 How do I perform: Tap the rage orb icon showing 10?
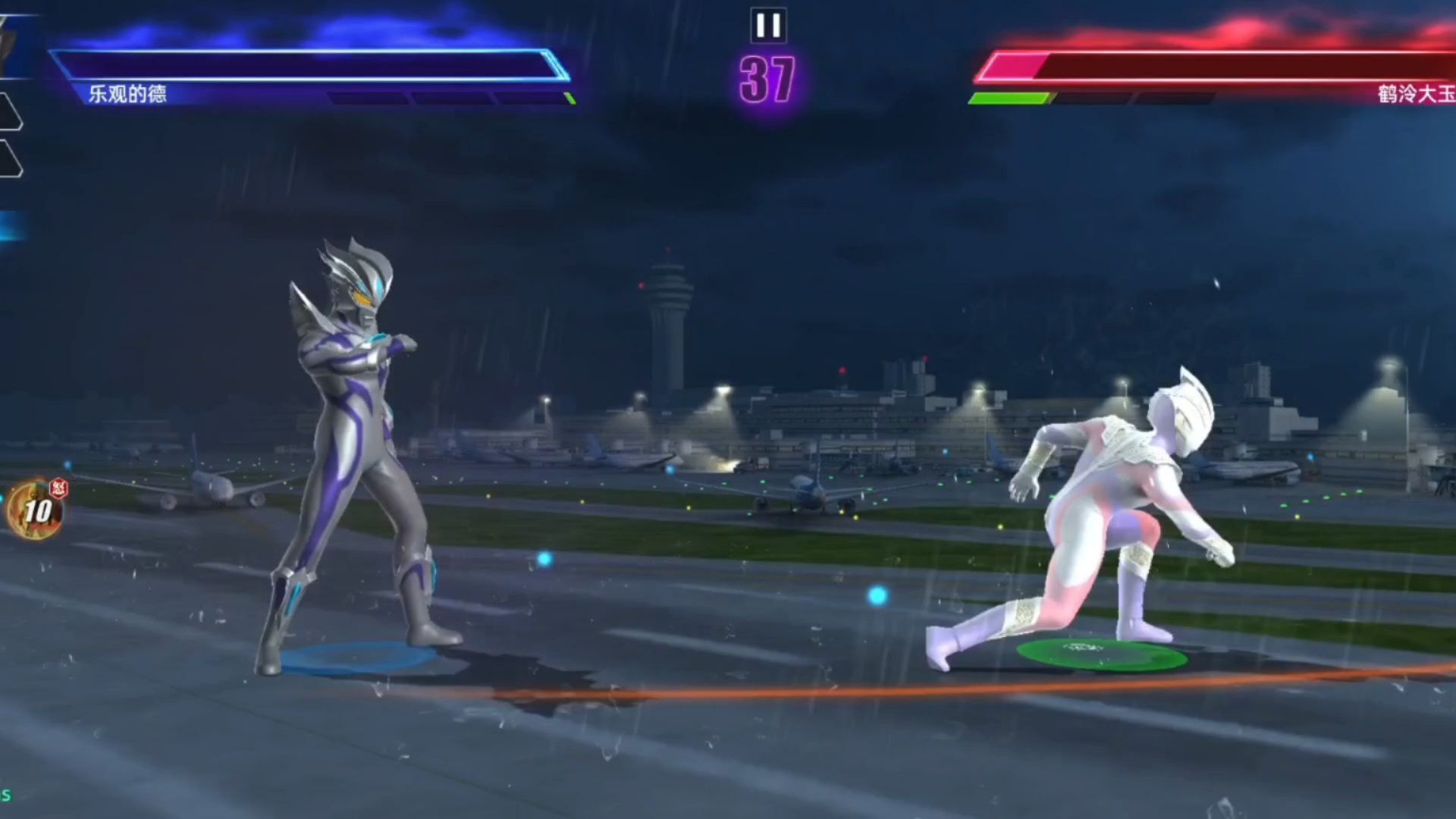coord(36,510)
